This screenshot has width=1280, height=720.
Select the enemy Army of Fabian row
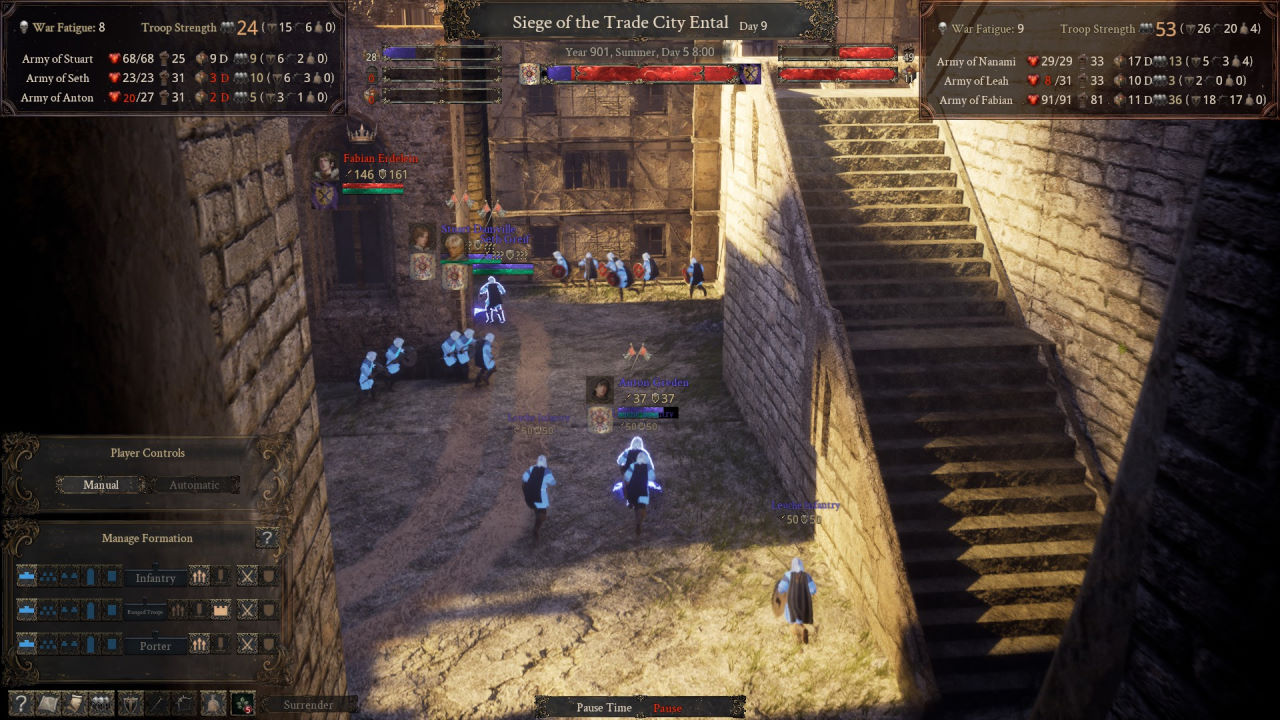[x=976, y=100]
